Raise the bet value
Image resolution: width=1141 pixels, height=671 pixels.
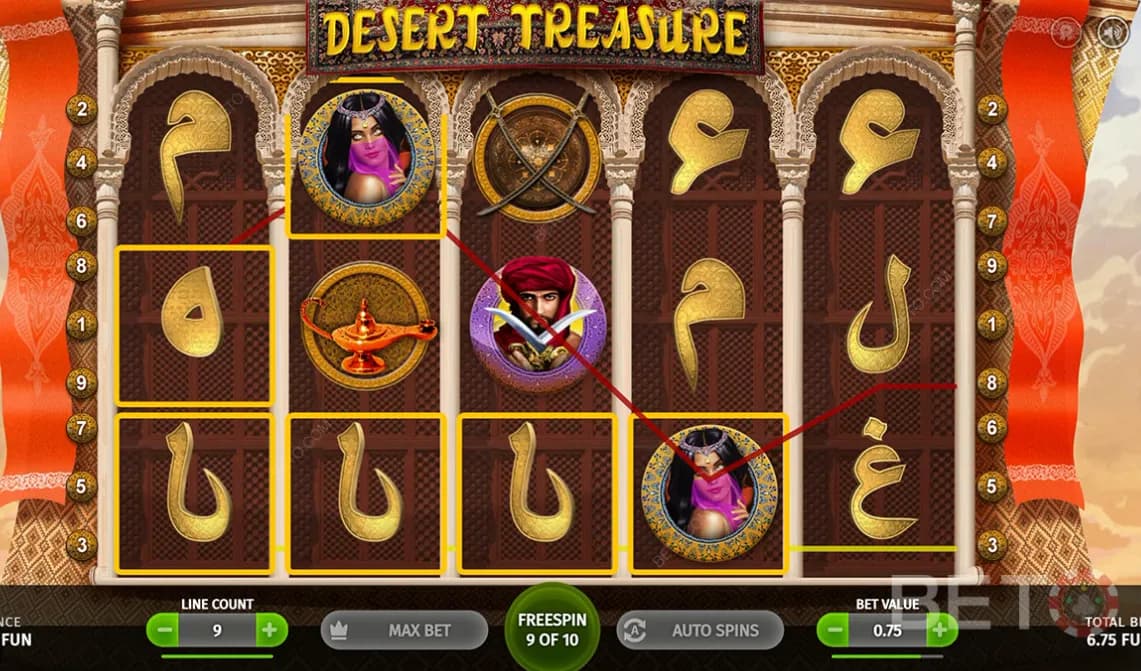pyautogui.click(x=939, y=631)
